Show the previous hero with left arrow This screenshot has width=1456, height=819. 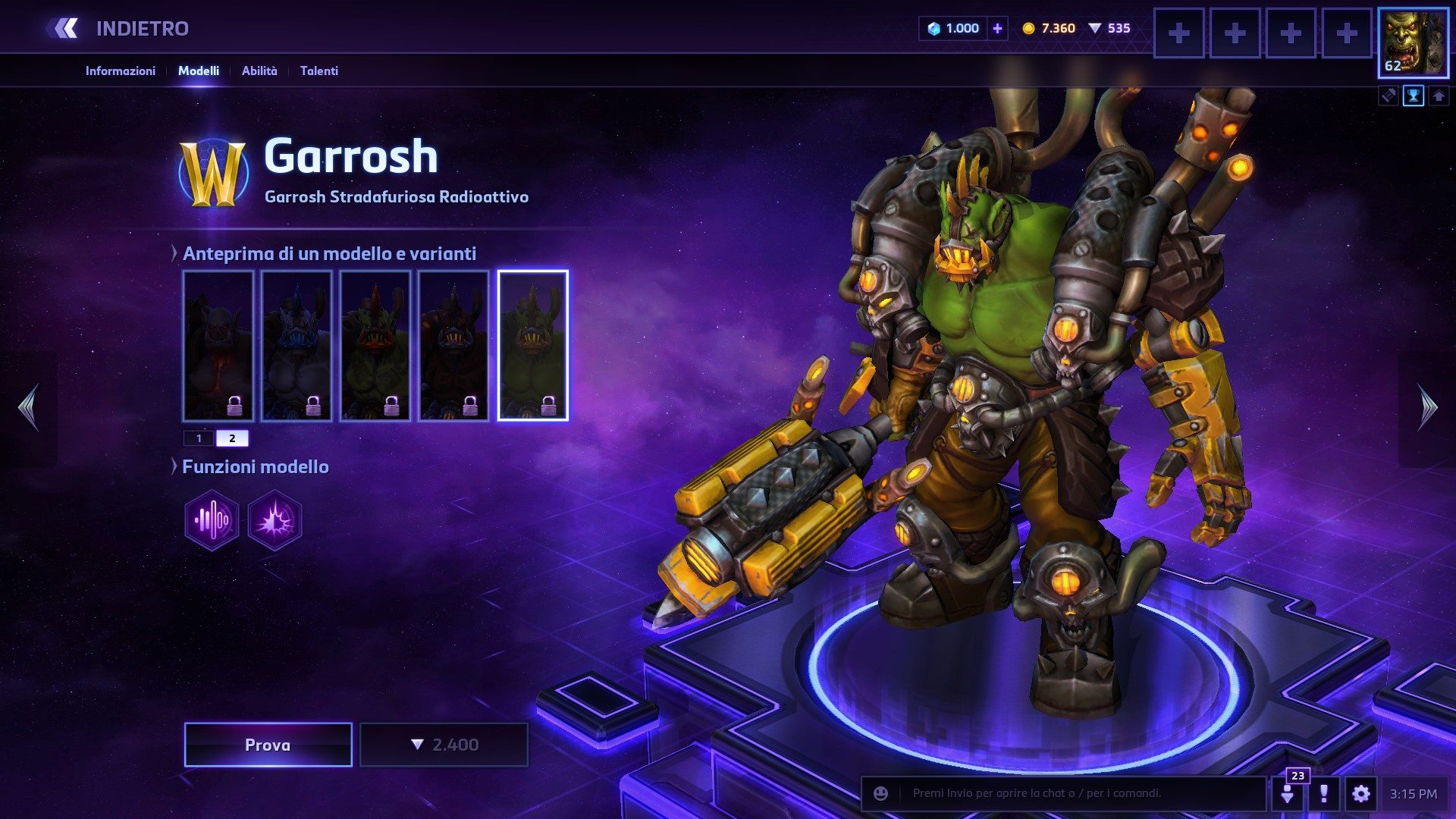[29, 408]
